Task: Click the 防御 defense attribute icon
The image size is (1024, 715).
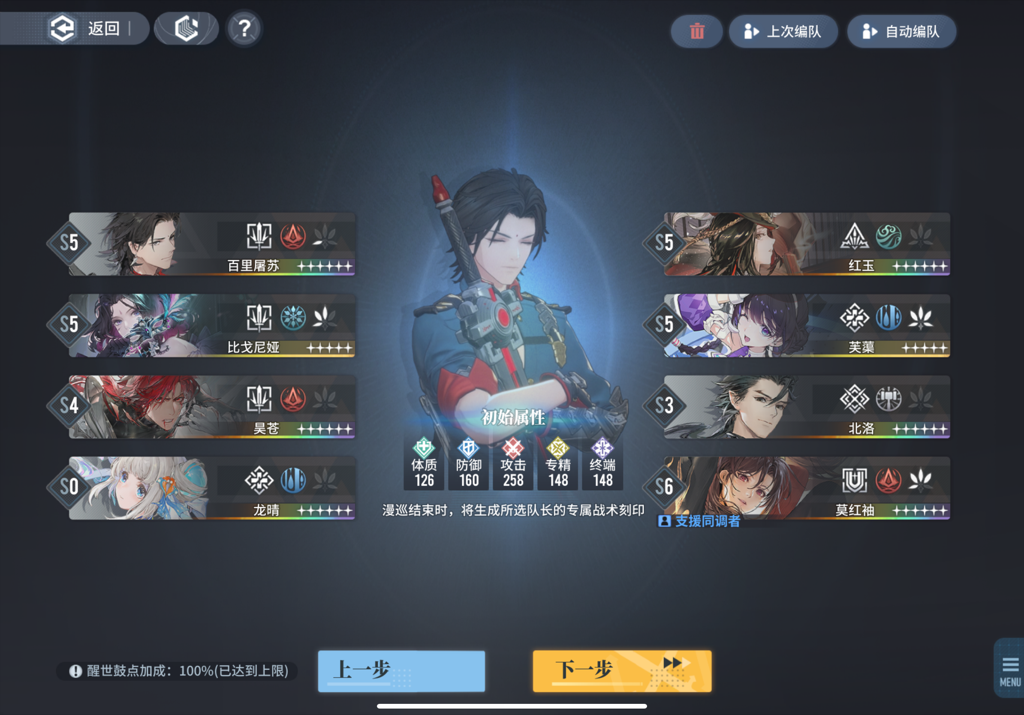Action: pyautogui.click(x=468, y=449)
